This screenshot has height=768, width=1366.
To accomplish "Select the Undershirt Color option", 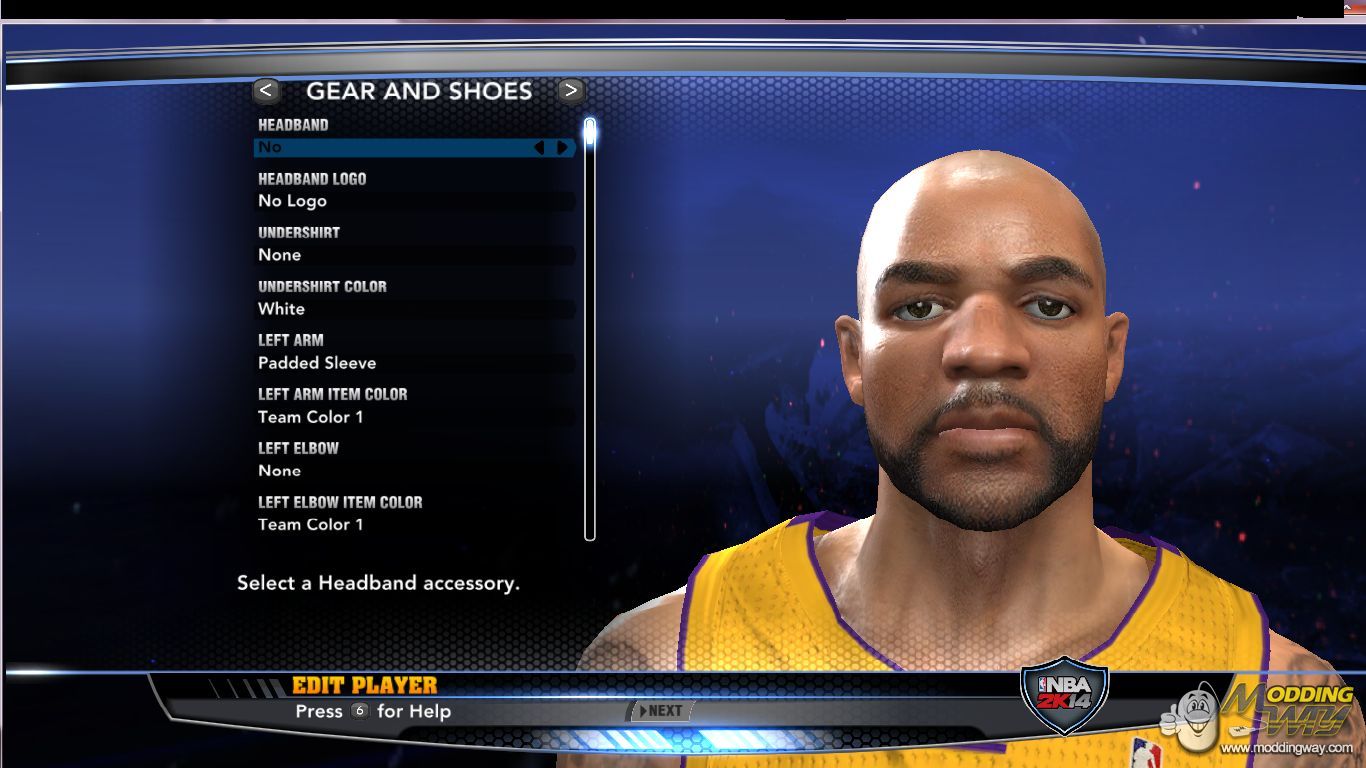I will (x=414, y=309).
